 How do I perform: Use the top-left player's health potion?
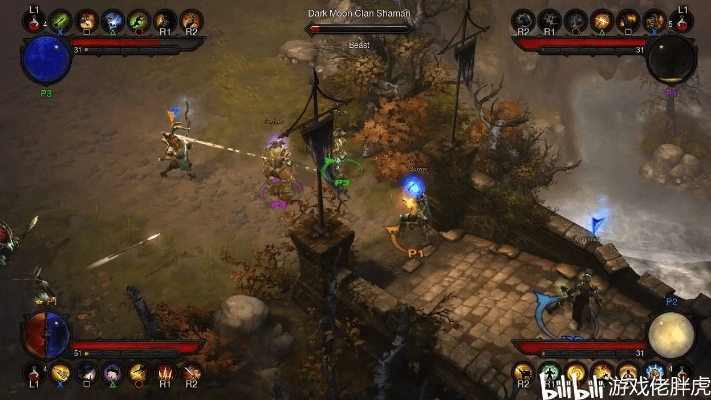click(32, 21)
